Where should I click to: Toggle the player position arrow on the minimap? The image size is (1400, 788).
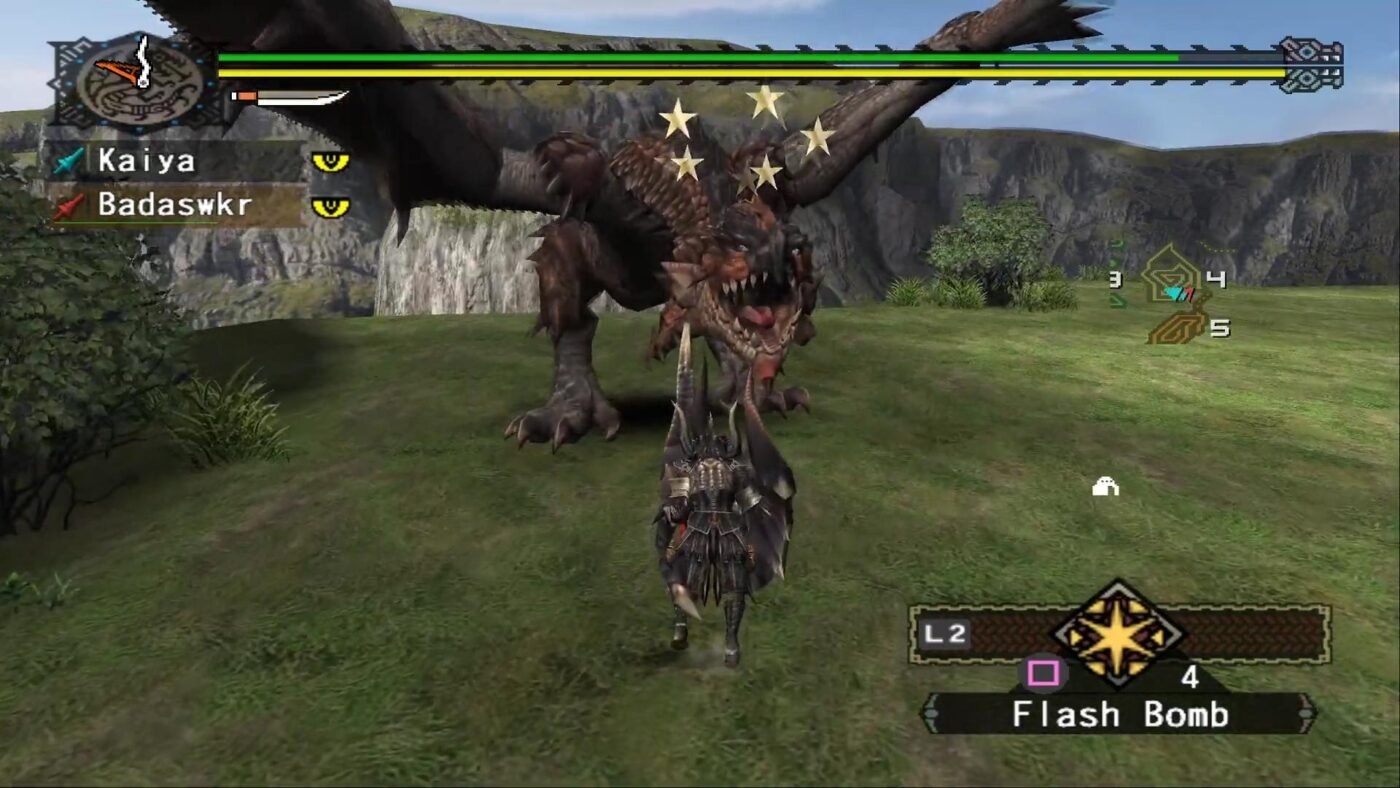coord(1178,293)
